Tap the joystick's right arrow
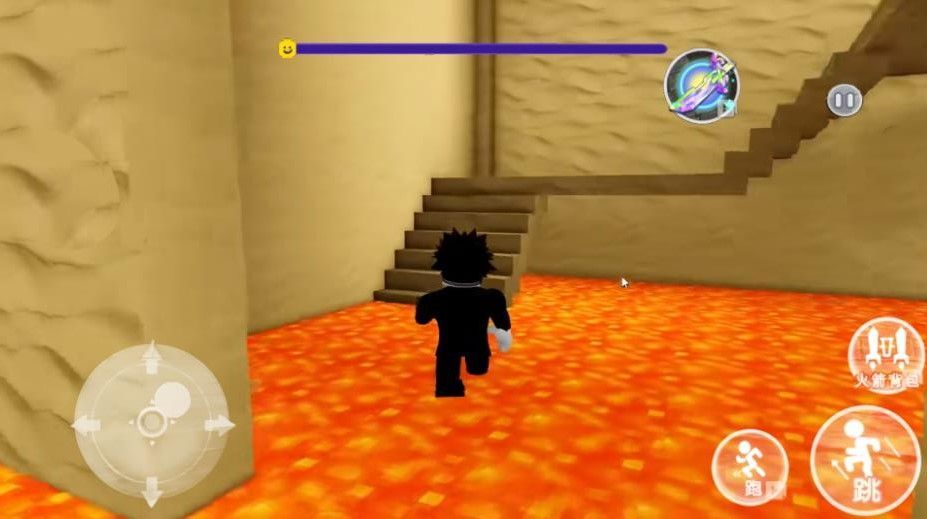Image resolution: width=927 pixels, height=519 pixels. tap(218, 424)
